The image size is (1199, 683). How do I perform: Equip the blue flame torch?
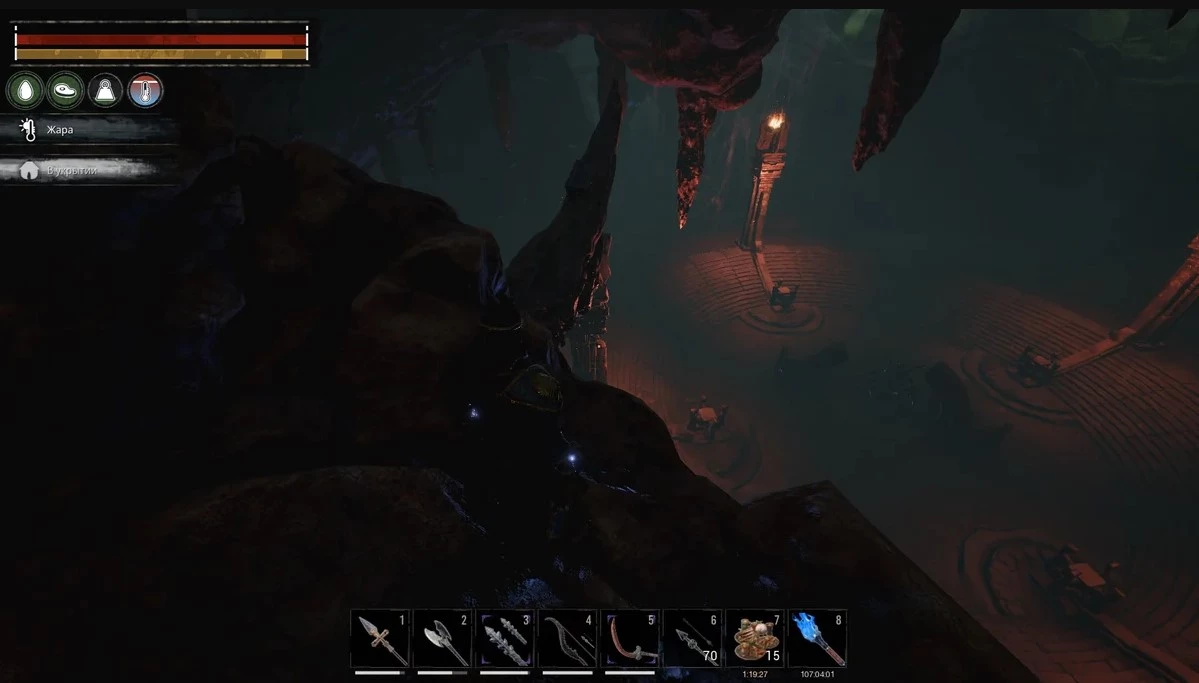pos(817,638)
